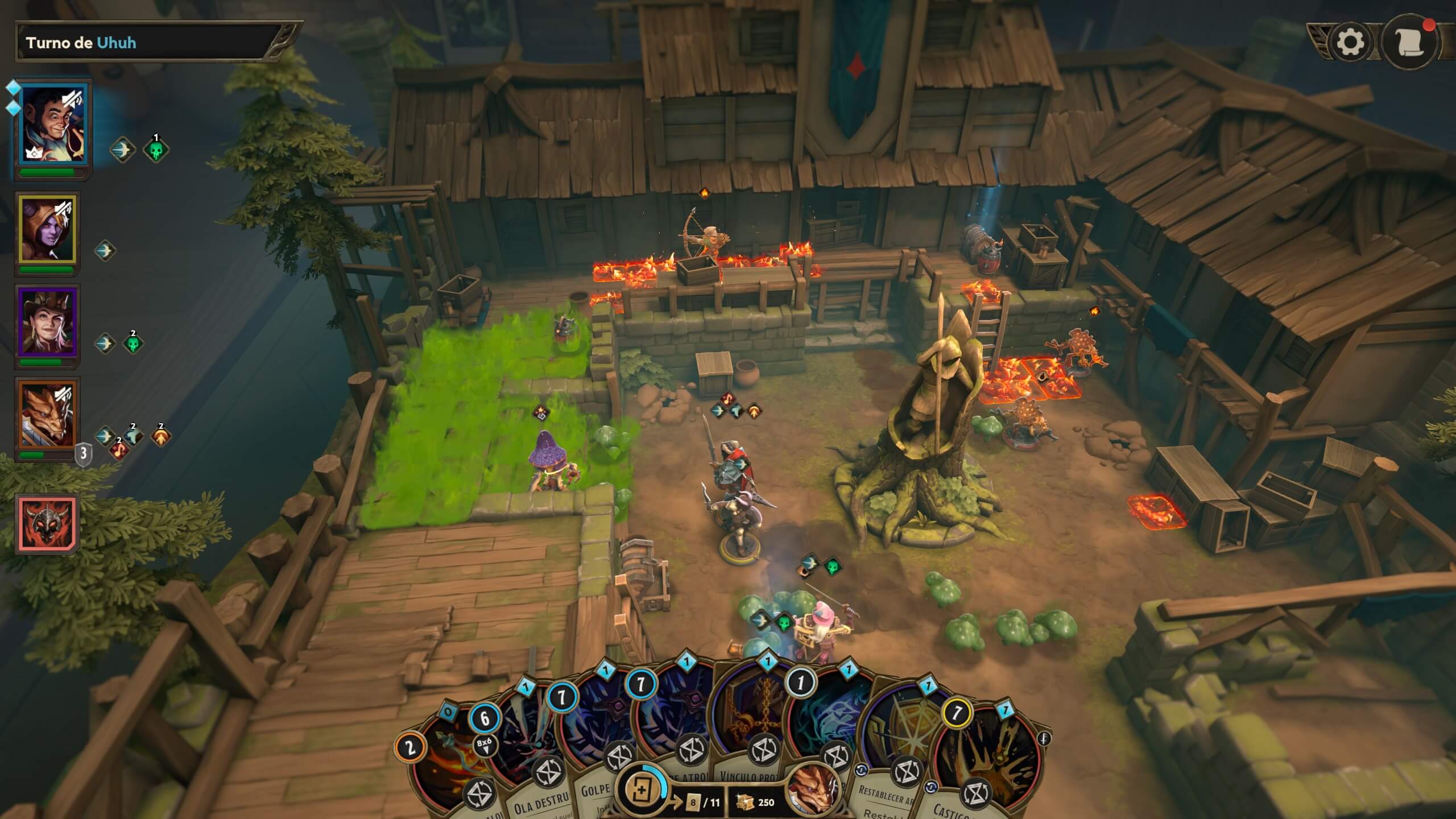Inspect the bard's green skull poison status
The image size is (1456, 819).
click(x=155, y=150)
